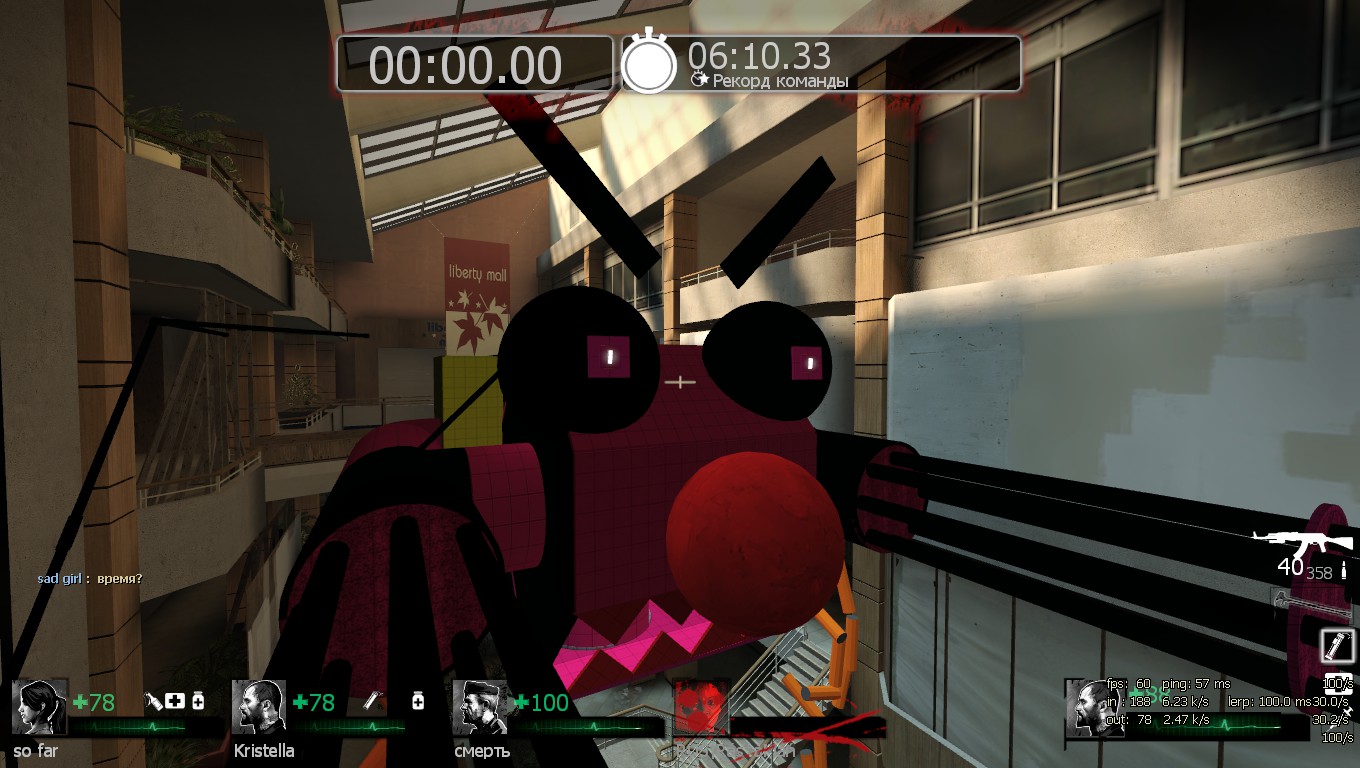Click so far's first aid kit icon
The image size is (1360, 768).
point(176,702)
